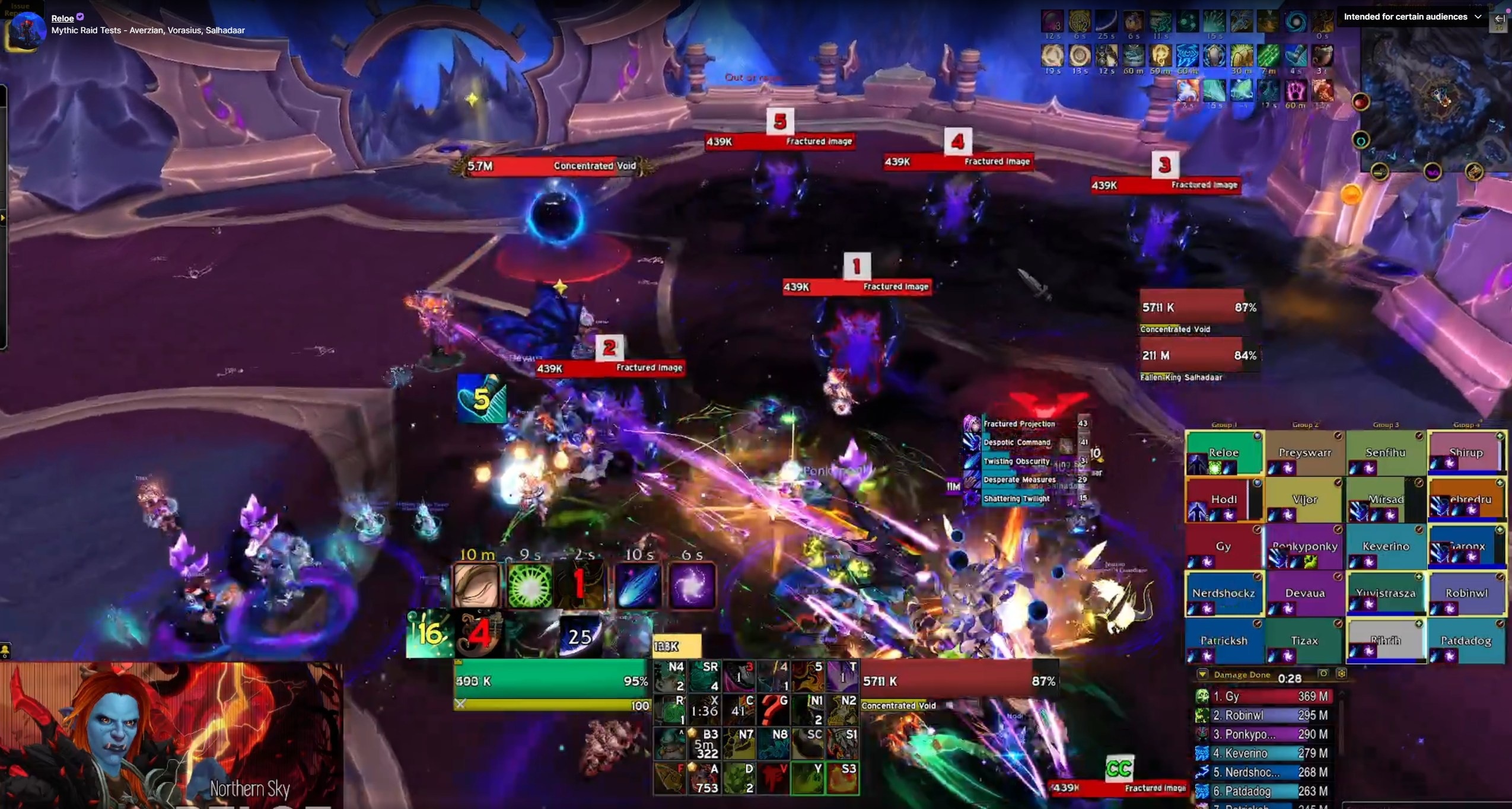This screenshot has height=809, width=1512.
Task: Open the Reloe channel link
Action: click(x=62, y=18)
